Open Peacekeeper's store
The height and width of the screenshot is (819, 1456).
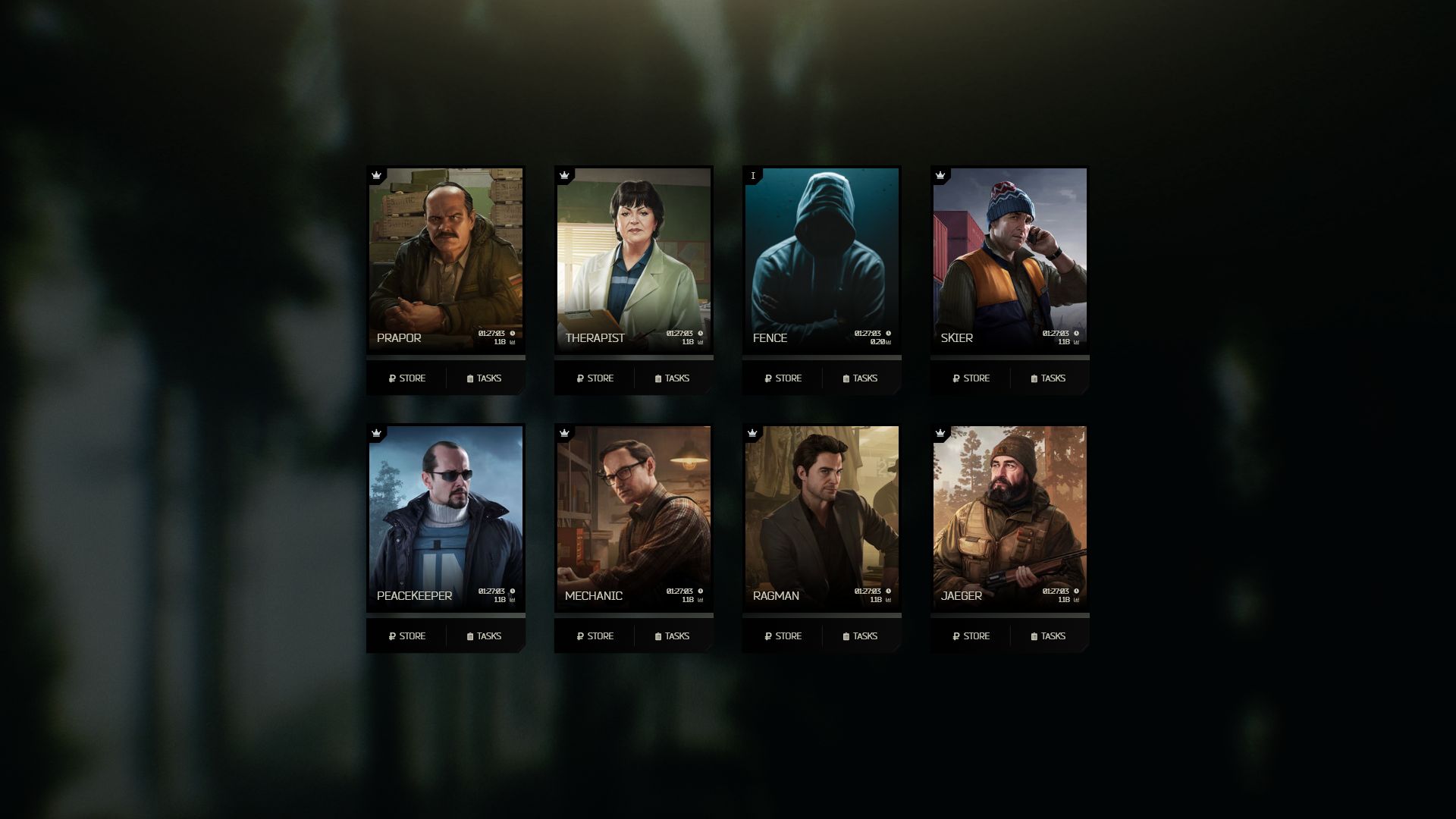[406, 636]
